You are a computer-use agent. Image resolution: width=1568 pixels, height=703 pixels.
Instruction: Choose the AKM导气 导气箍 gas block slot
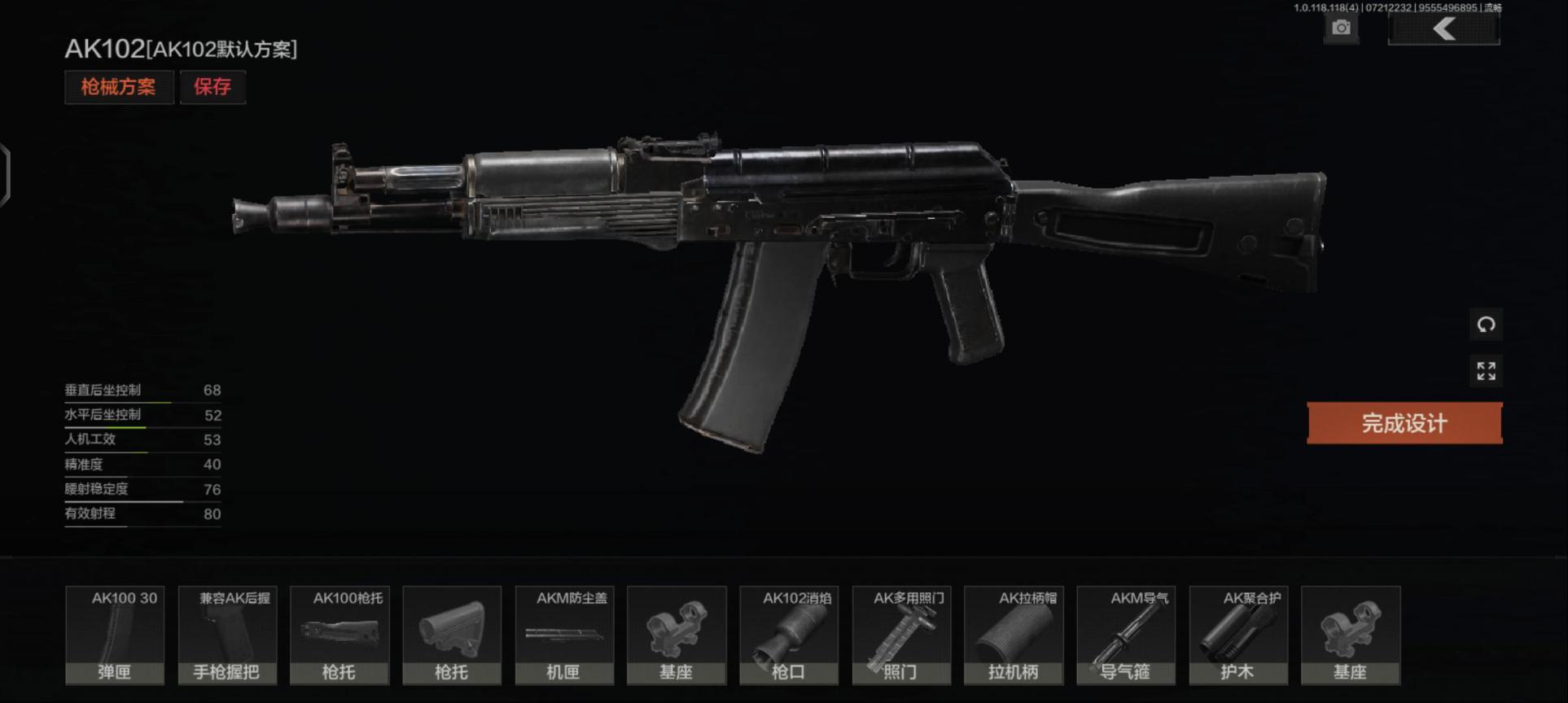[x=1126, y=635]
